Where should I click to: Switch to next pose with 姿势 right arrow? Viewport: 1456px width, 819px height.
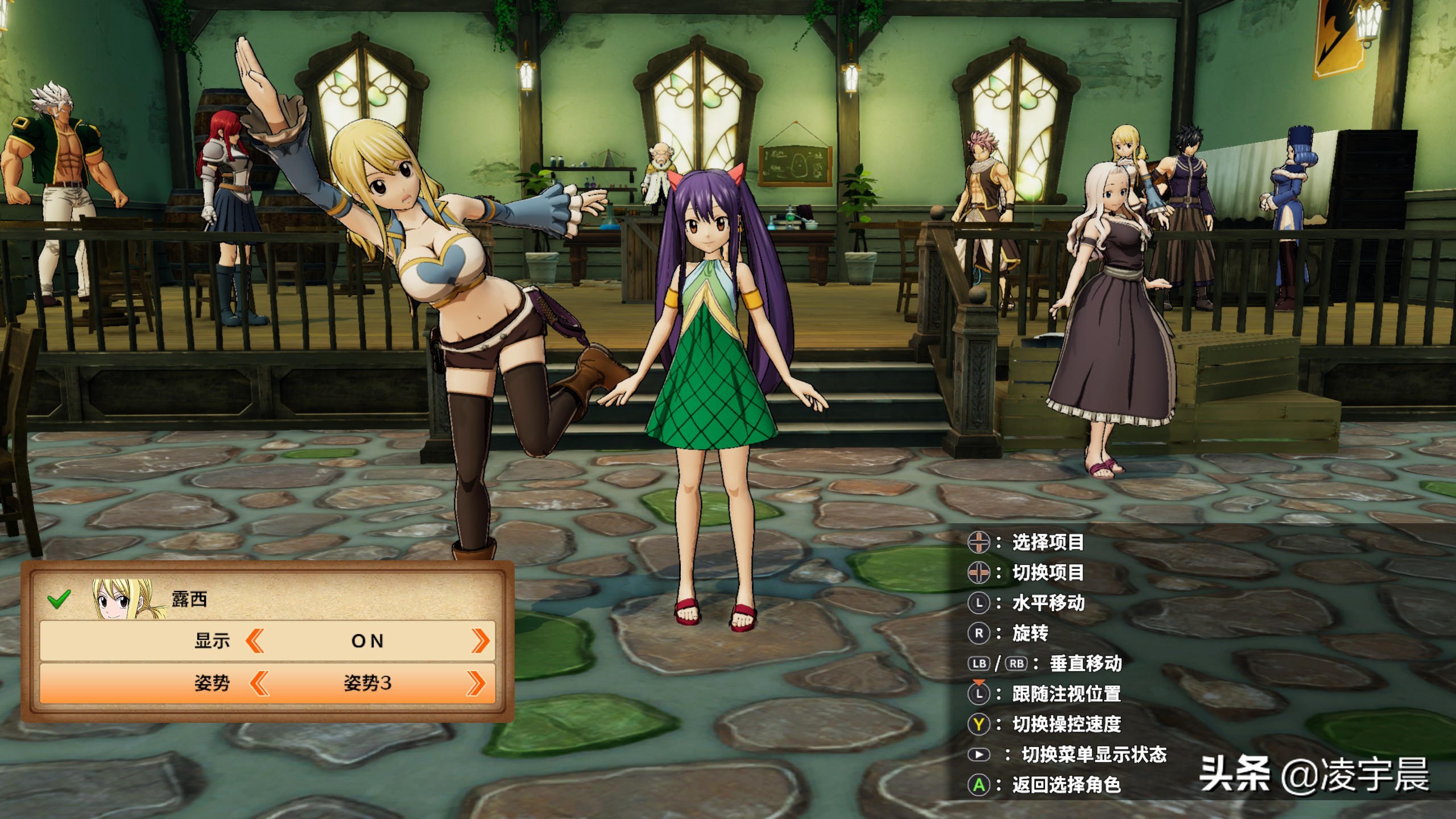[x=476, y=683]
